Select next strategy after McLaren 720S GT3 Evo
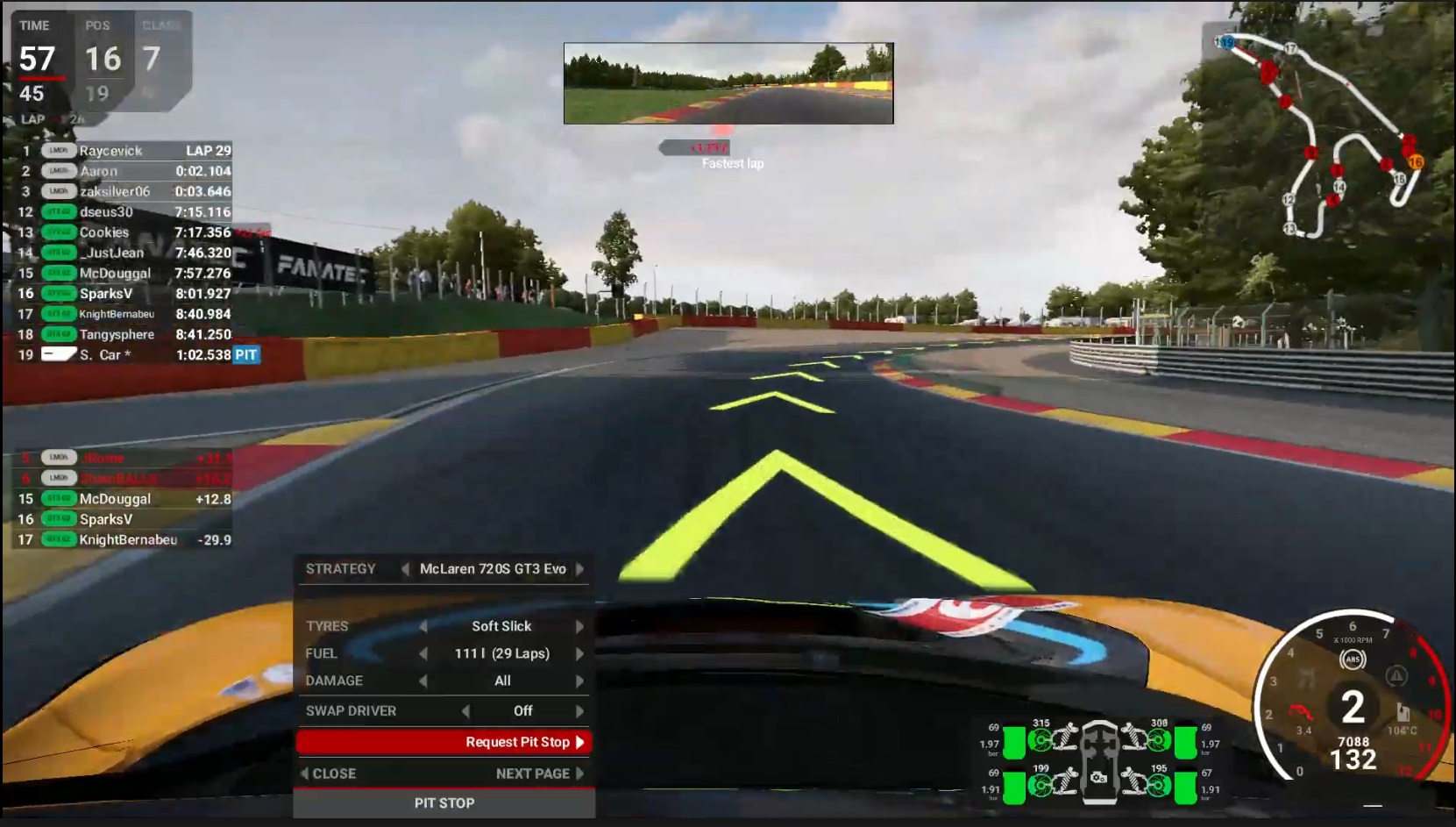Image resolution: width=1456 pixels, height=827 pixels. click(x=580, y=569)
